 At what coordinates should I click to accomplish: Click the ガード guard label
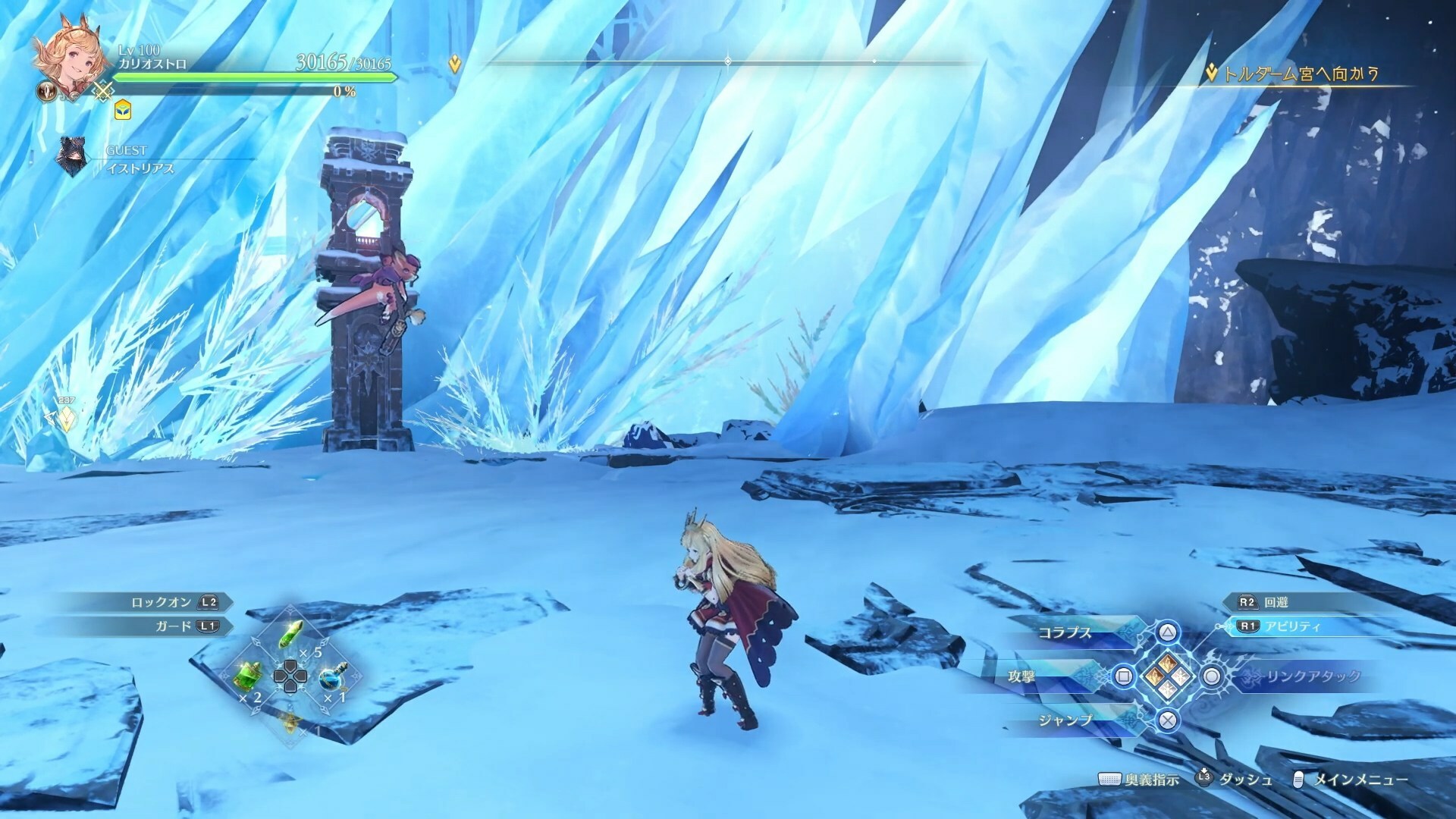(x=174, y=626)
